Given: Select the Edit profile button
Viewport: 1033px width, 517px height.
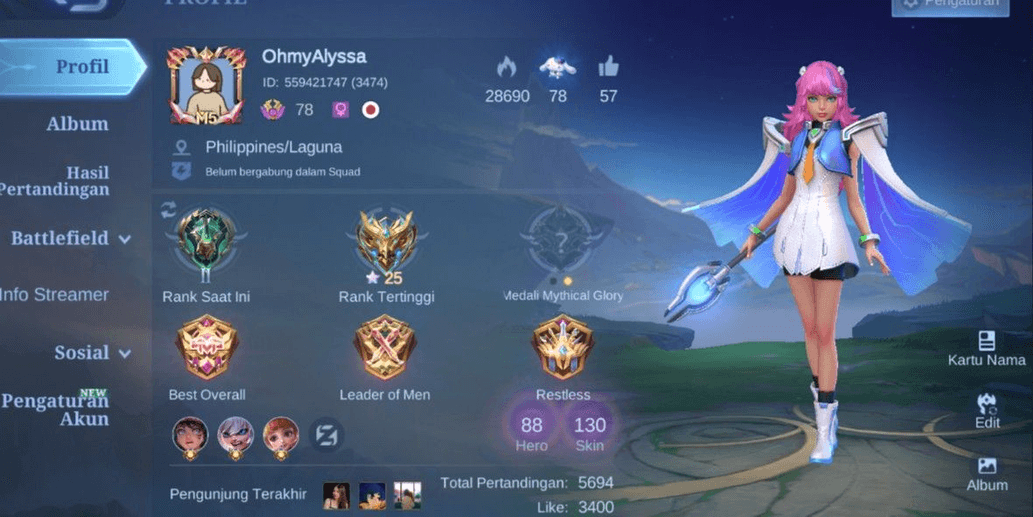Looking at the screenshot, I should click(987, 410).
